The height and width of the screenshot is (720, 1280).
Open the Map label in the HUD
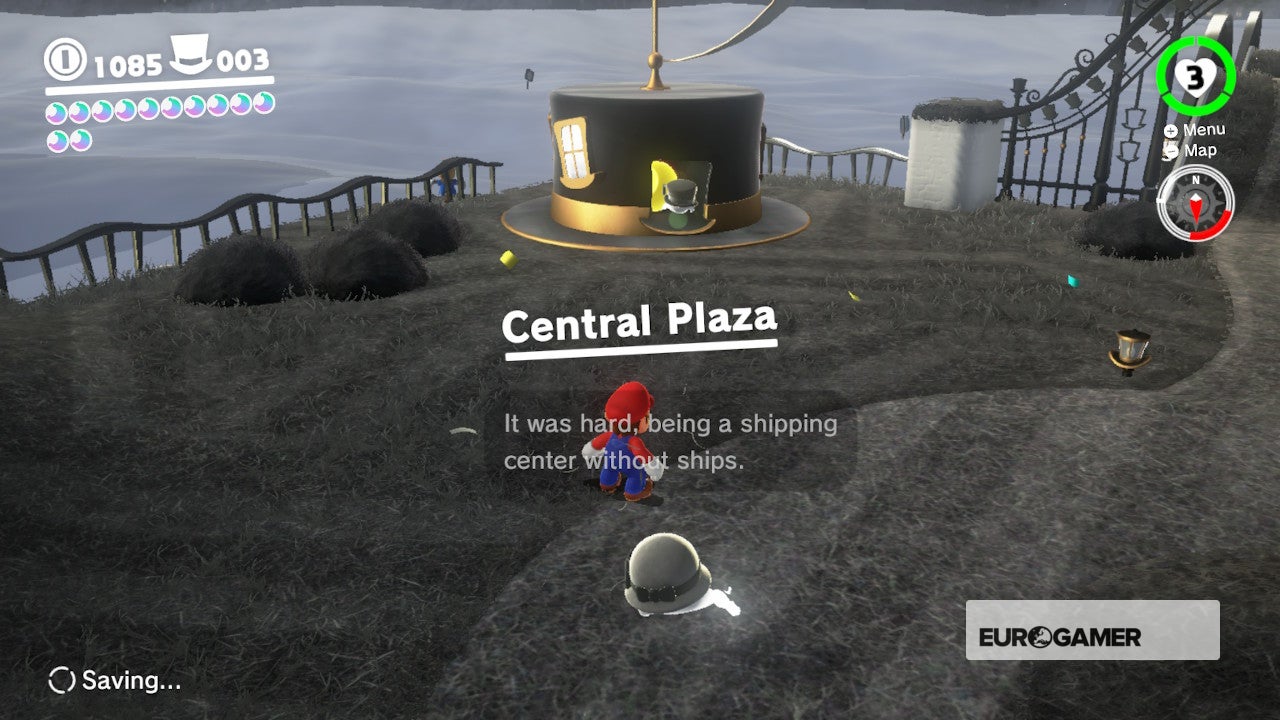coord(1198,150)
